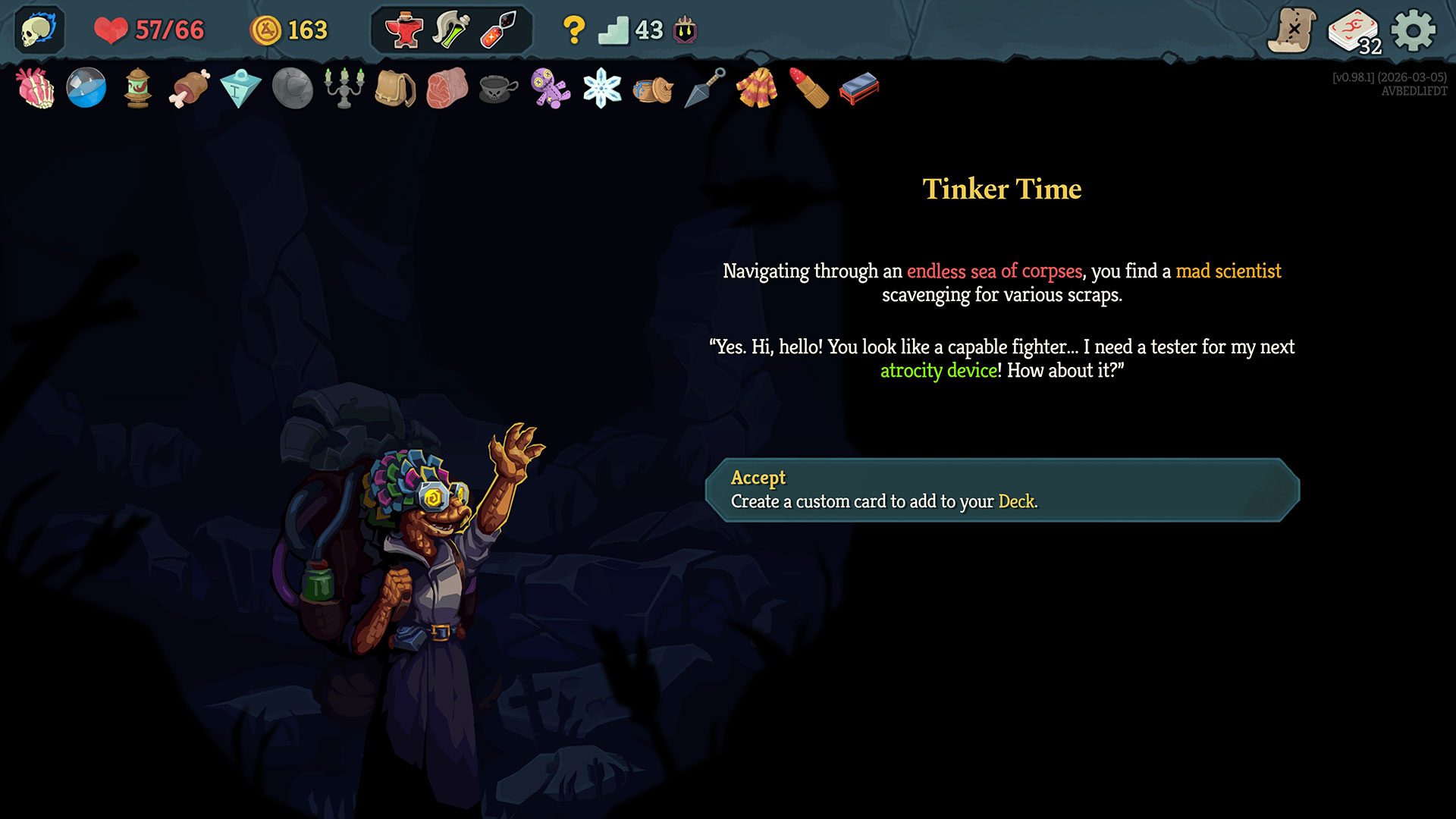
Task: Click the flaming skull character portrait
Action: click(38, 30)
